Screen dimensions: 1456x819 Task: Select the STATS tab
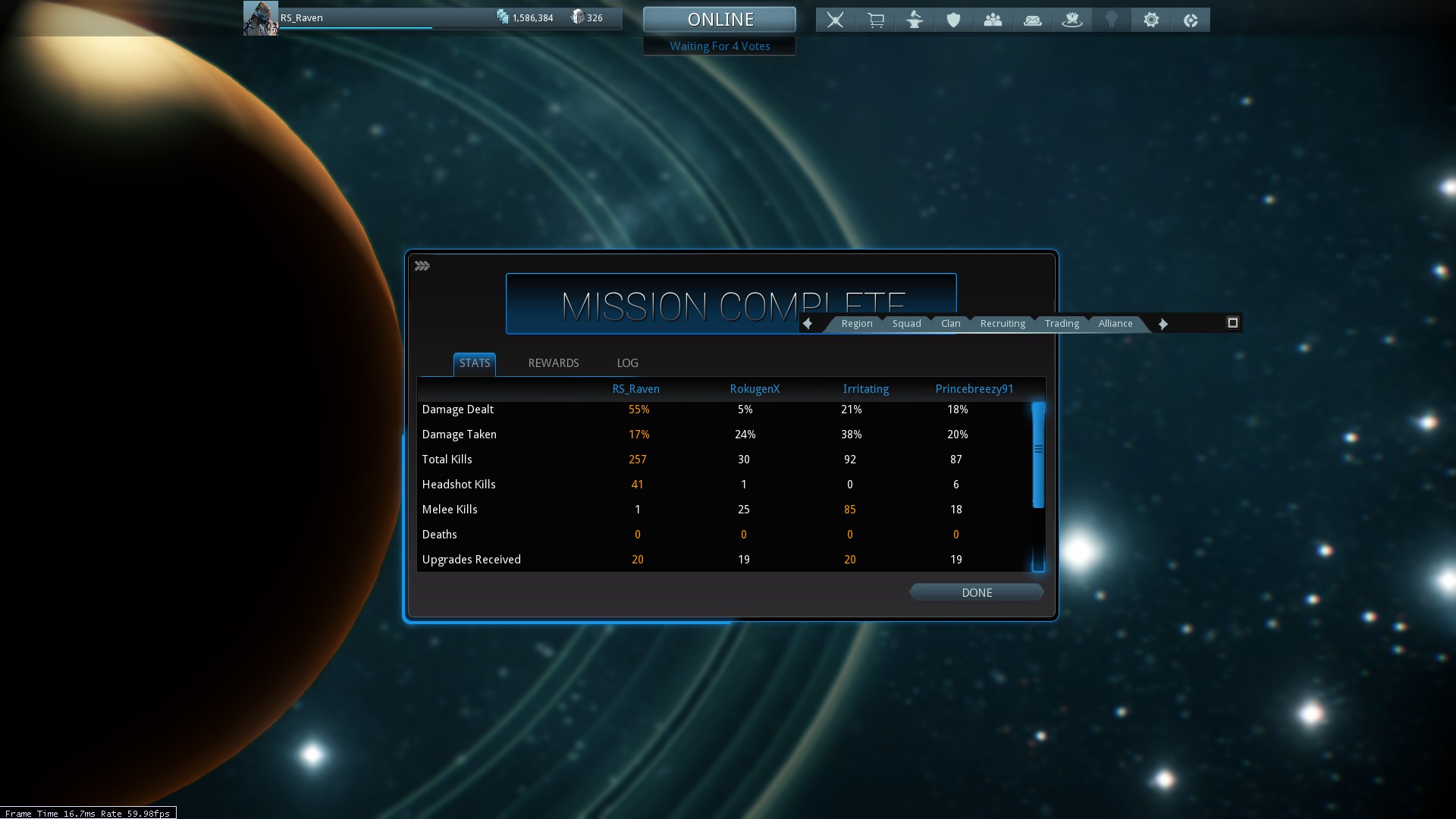(x=475, y=363)
